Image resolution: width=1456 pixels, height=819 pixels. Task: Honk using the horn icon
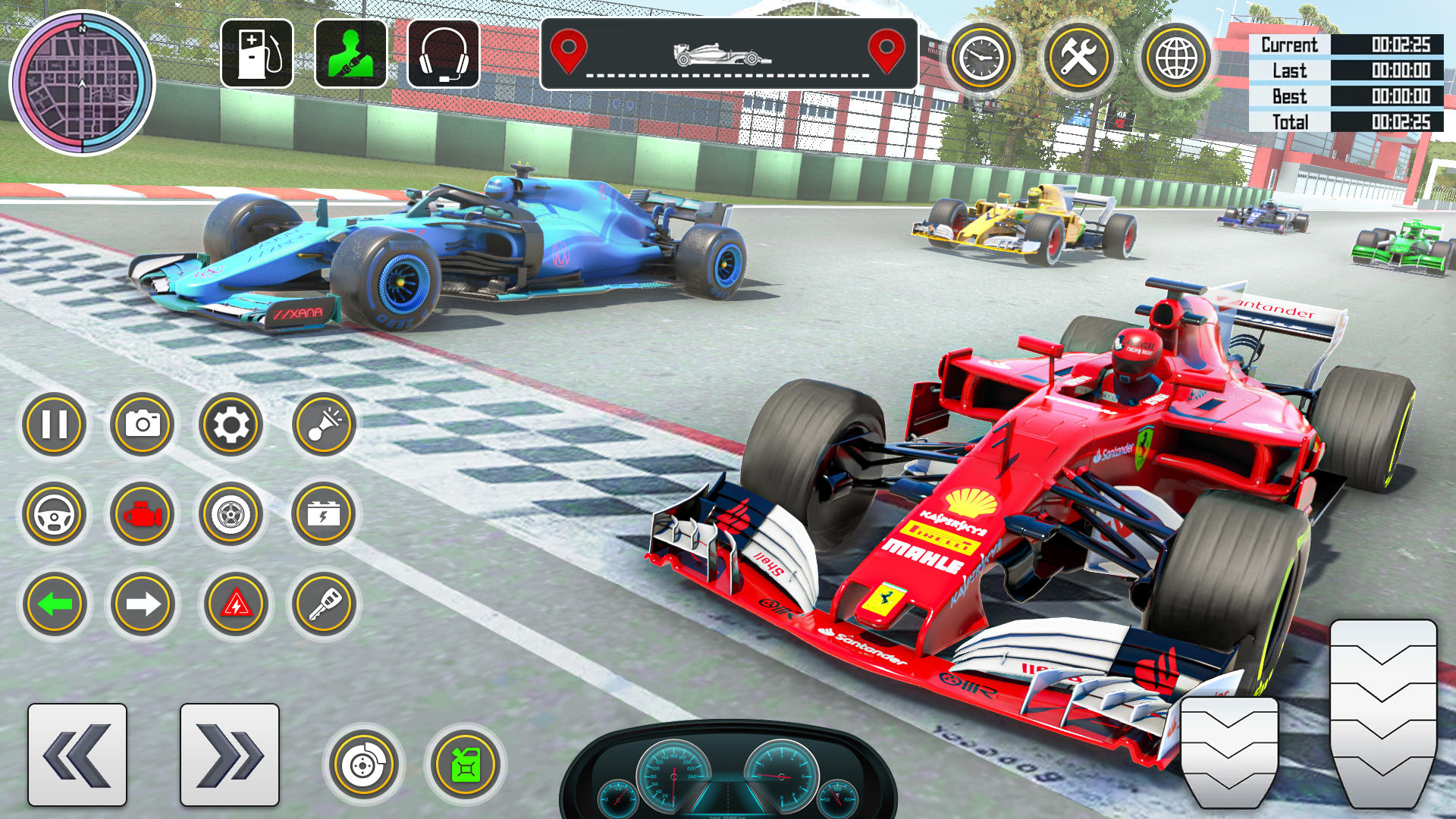[x=322, y=425]
